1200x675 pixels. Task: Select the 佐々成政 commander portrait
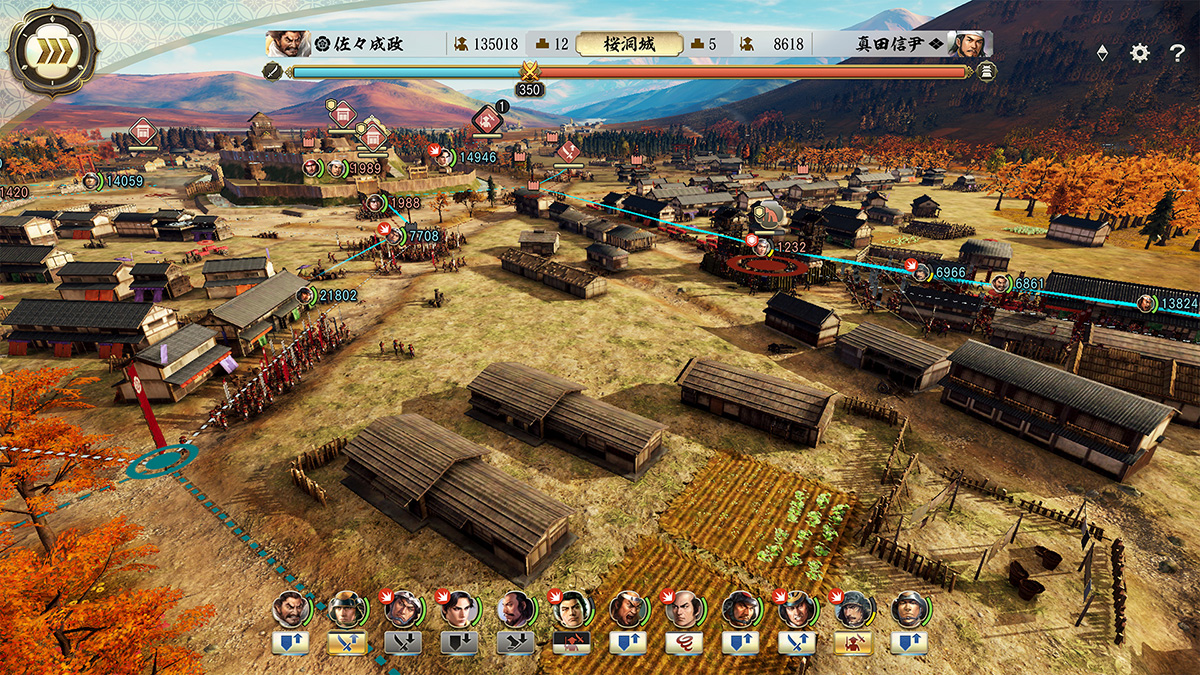(287, 44)
